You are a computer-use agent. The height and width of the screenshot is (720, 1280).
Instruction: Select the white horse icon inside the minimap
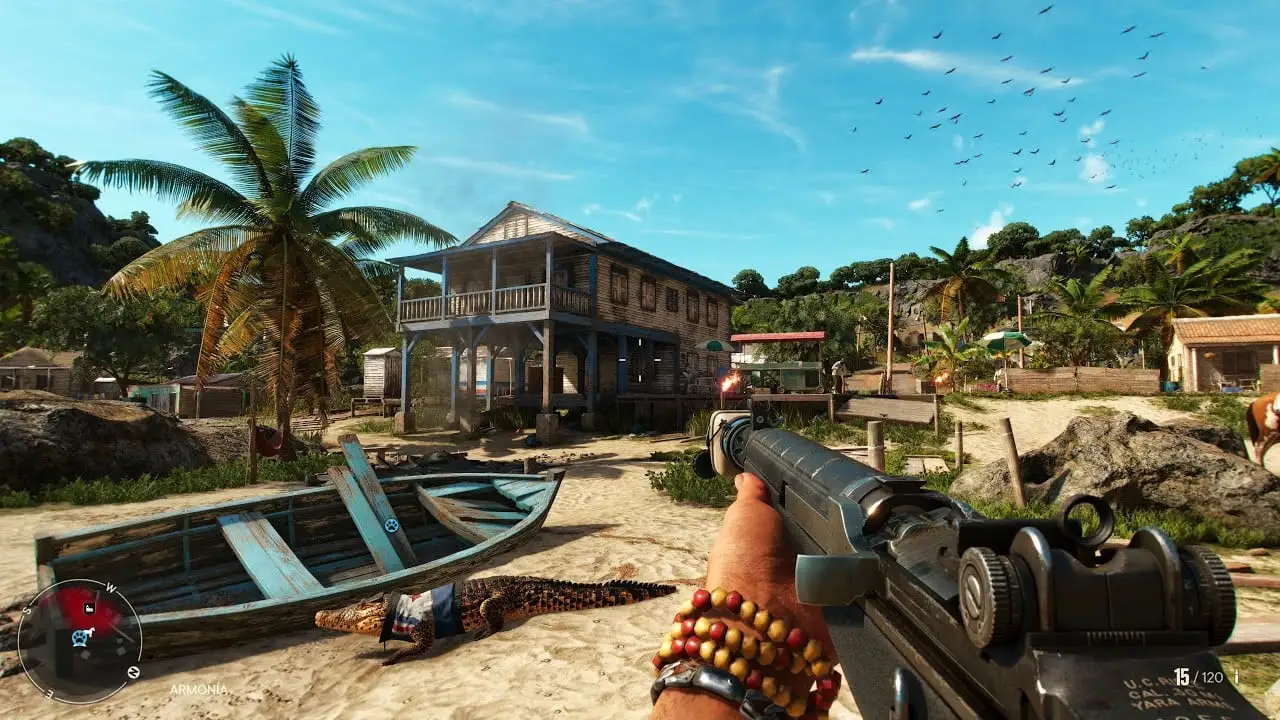click(90, 631)
